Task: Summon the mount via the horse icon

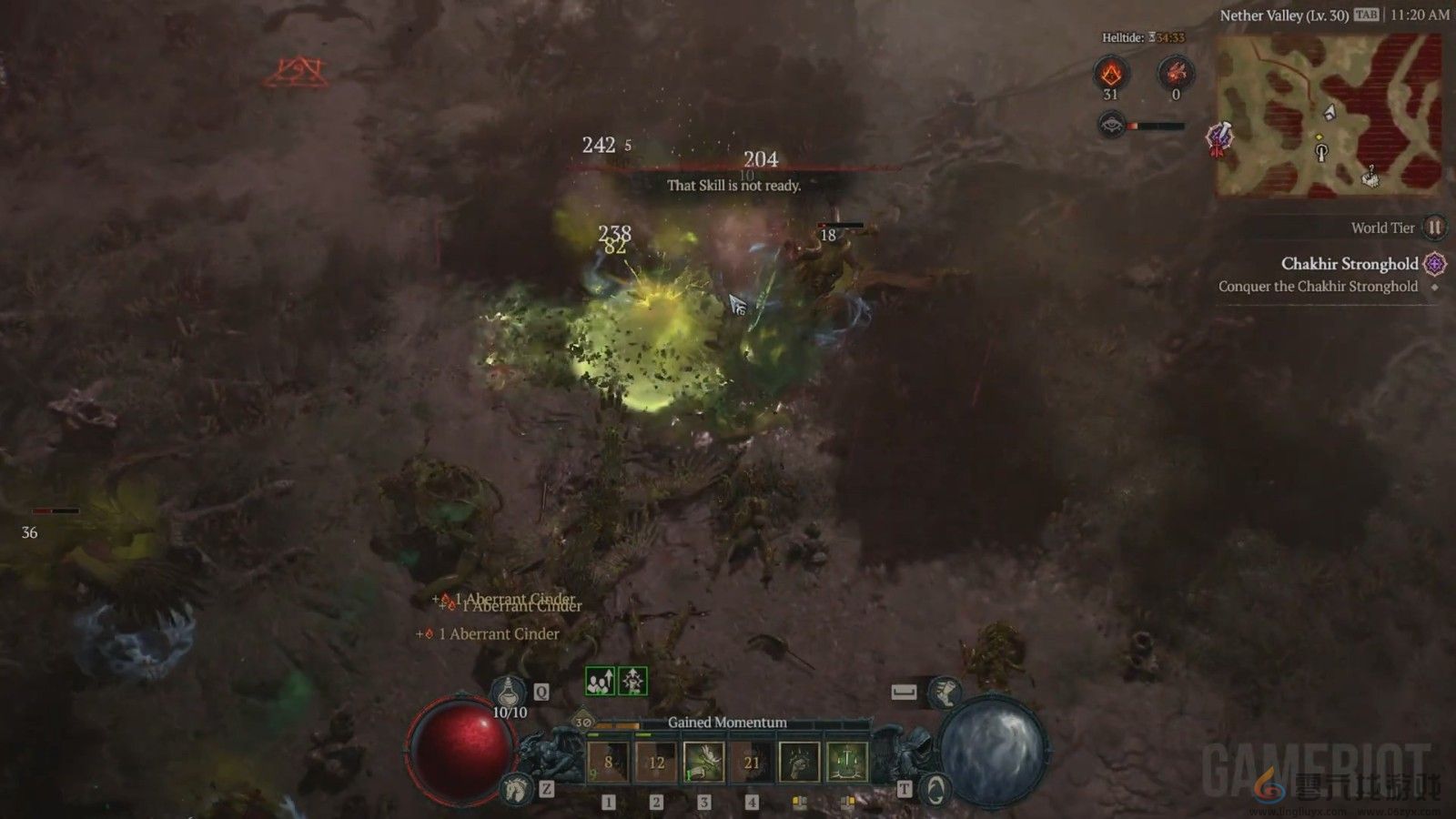Action: (516, 788)
